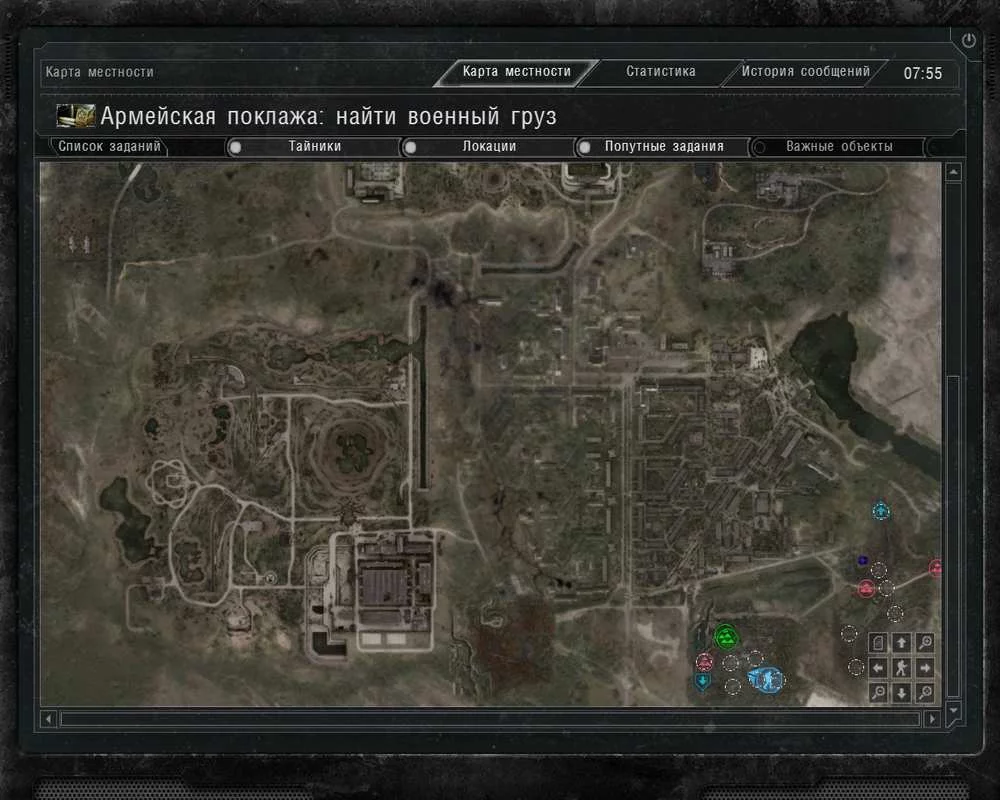
Task: Click the horizontal scrollbar's right arrow
Action: tap(932, 718)
